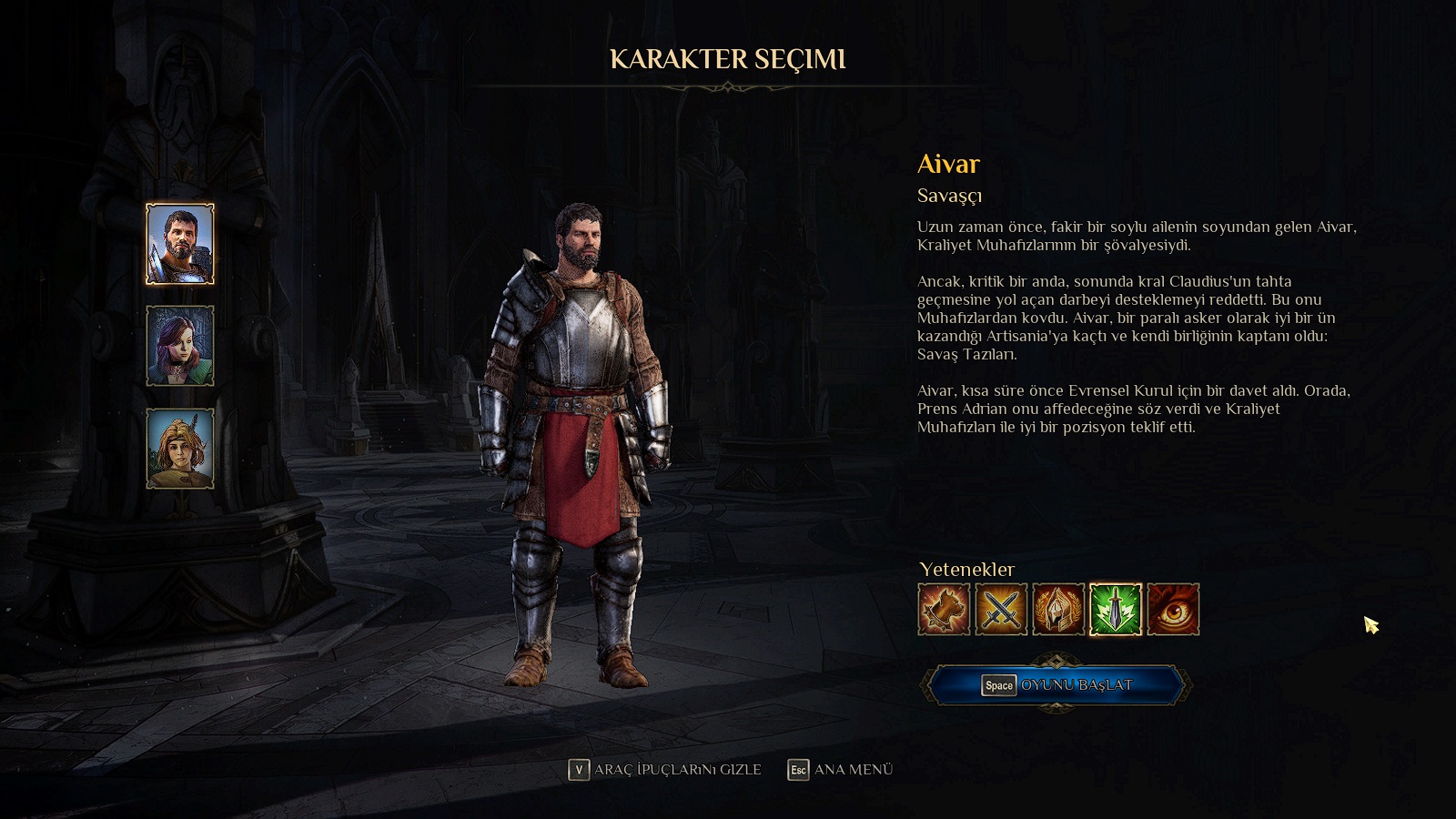
Task: Return to Ana Menü
Action: point(840,770)
